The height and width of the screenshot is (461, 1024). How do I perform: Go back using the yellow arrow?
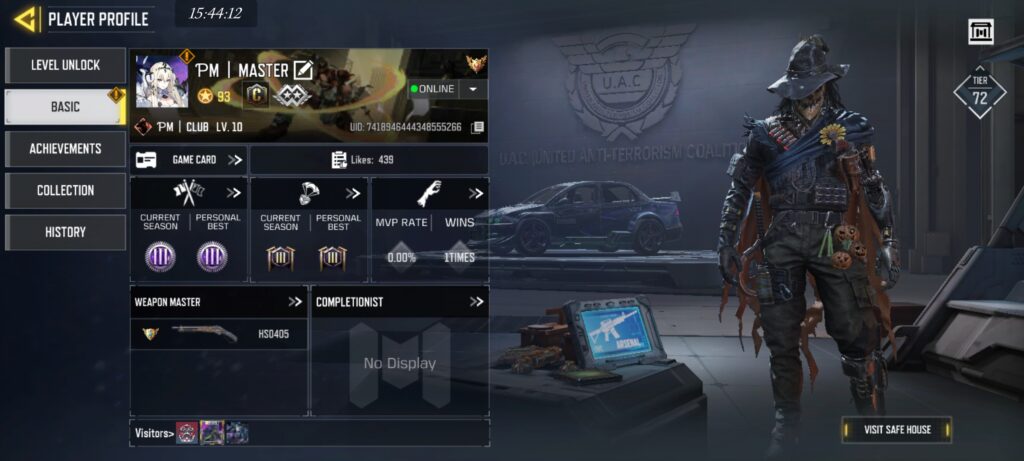[25, 18]
